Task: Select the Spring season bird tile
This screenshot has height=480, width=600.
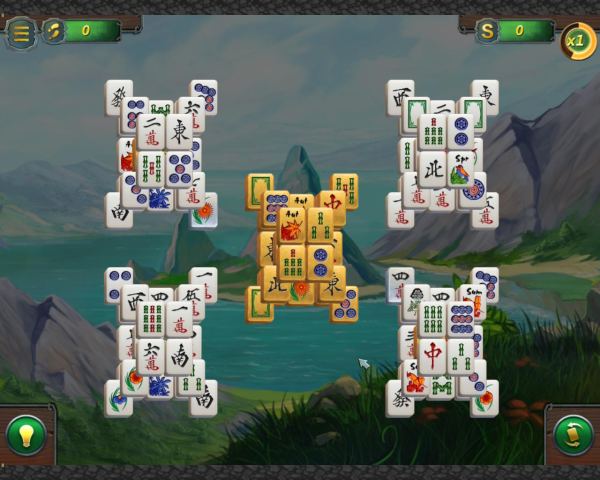Action: [x=461, y=172]
